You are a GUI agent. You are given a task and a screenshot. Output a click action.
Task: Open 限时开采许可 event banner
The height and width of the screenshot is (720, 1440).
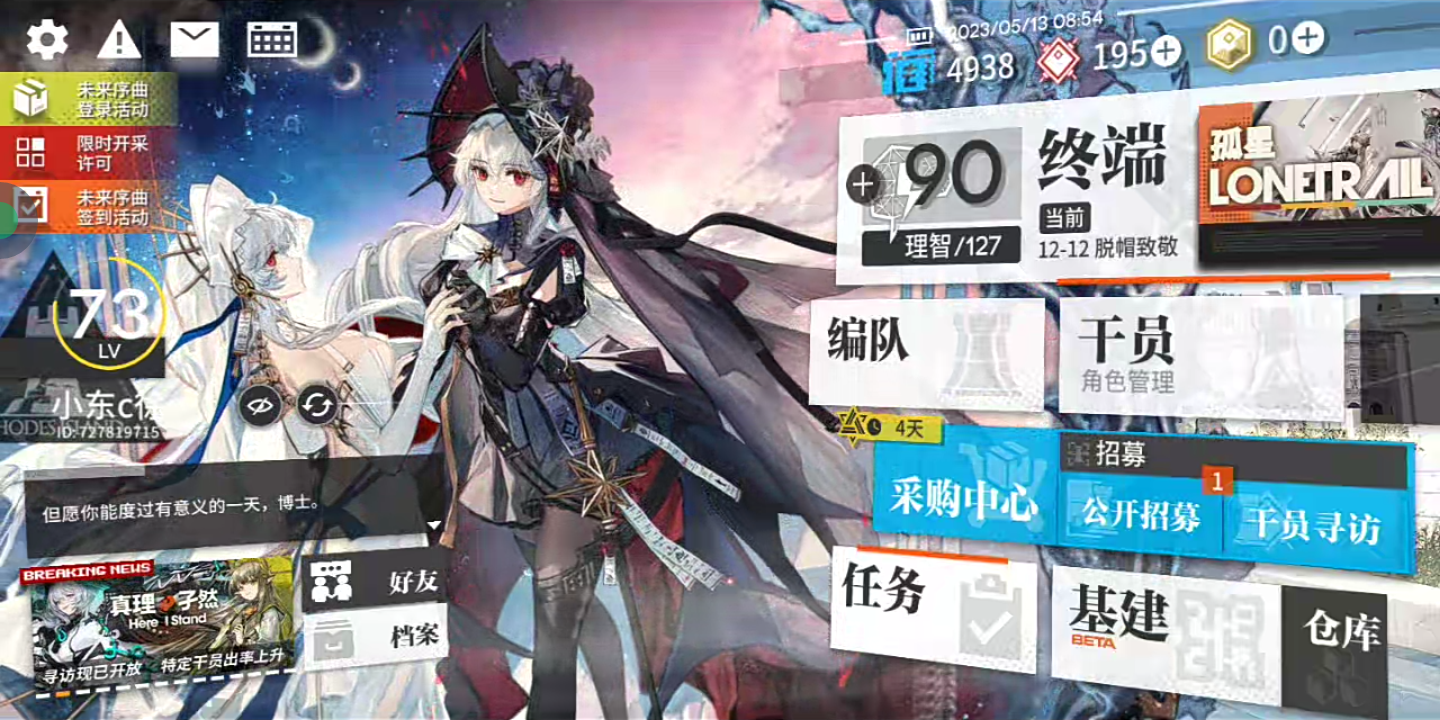pyautogui.click(x=90, y=153)
